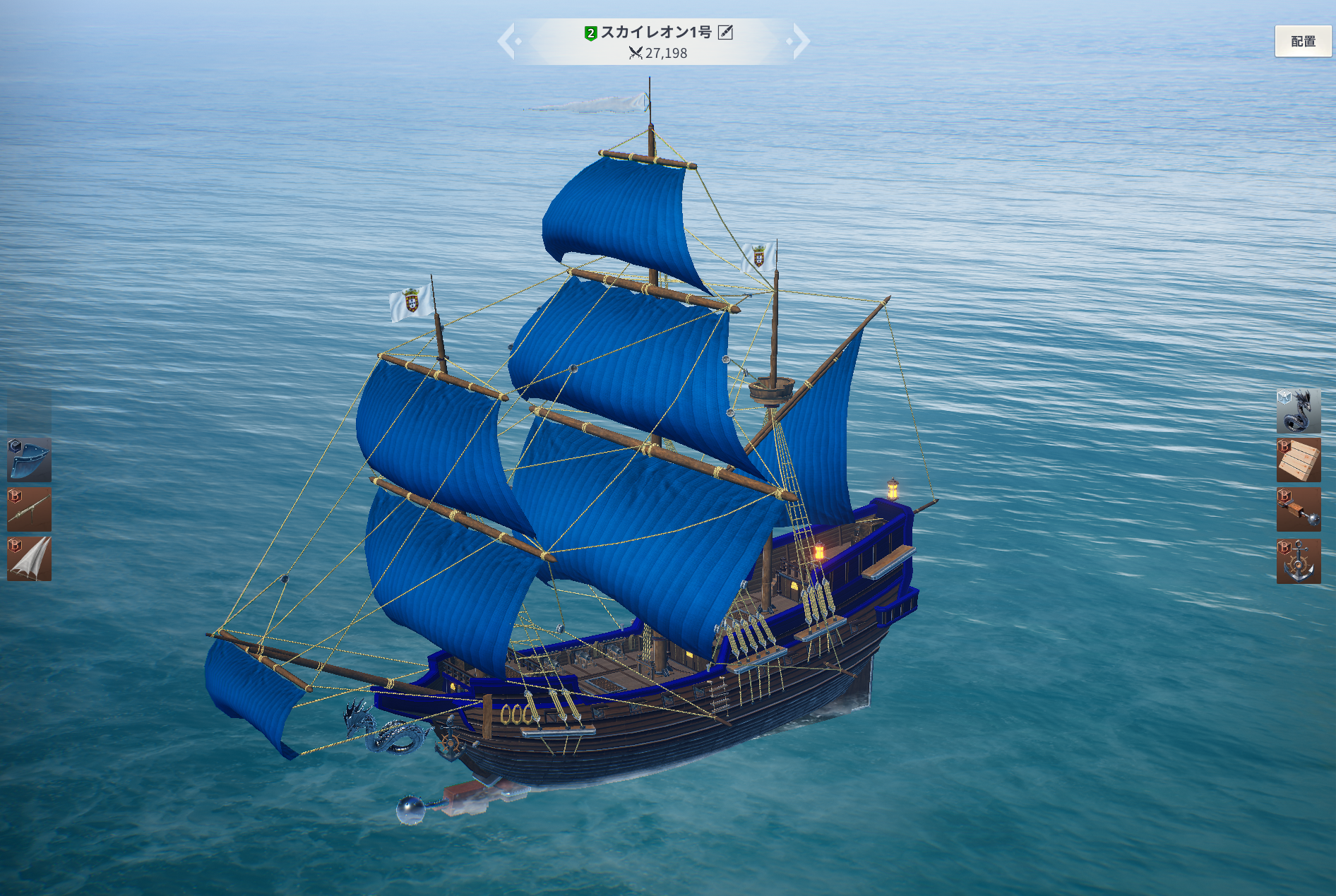Viewport: 1336px width, 896px height.
Task: Select the sea dragon figurehead slot
Action: pos(1298,410)
